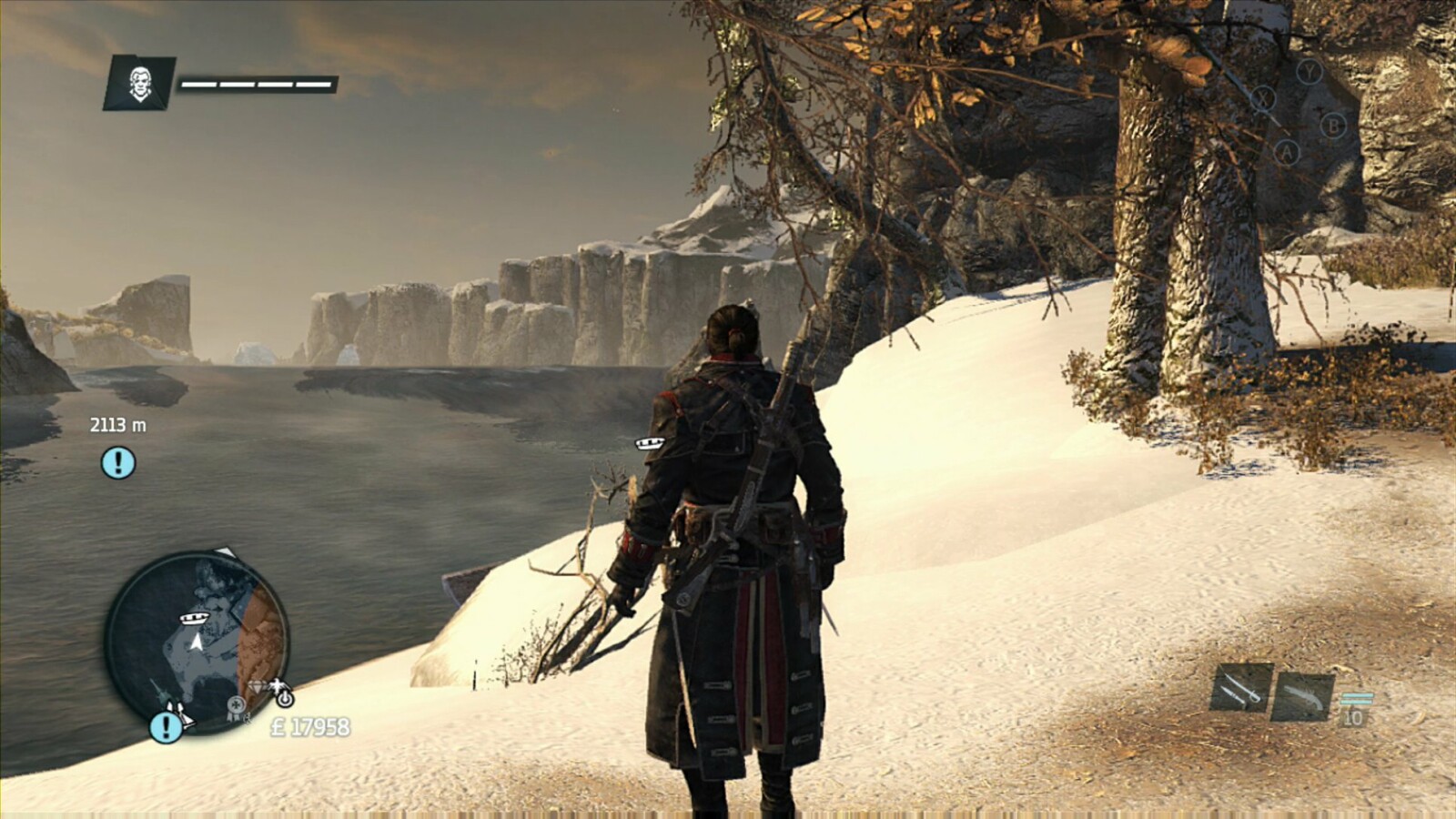Viewport: 1456px width, 819px height.
Task: Select the medal ribbon marker on the minimap
Action: click(x=237, y=705)
